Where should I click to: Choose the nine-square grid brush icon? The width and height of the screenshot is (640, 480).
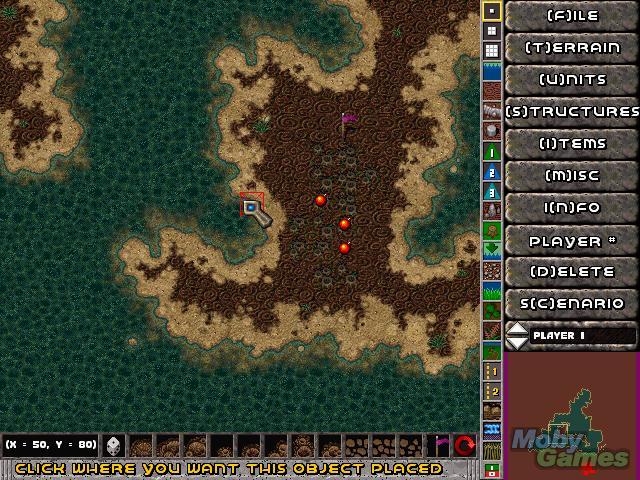(x=491, y=51)
